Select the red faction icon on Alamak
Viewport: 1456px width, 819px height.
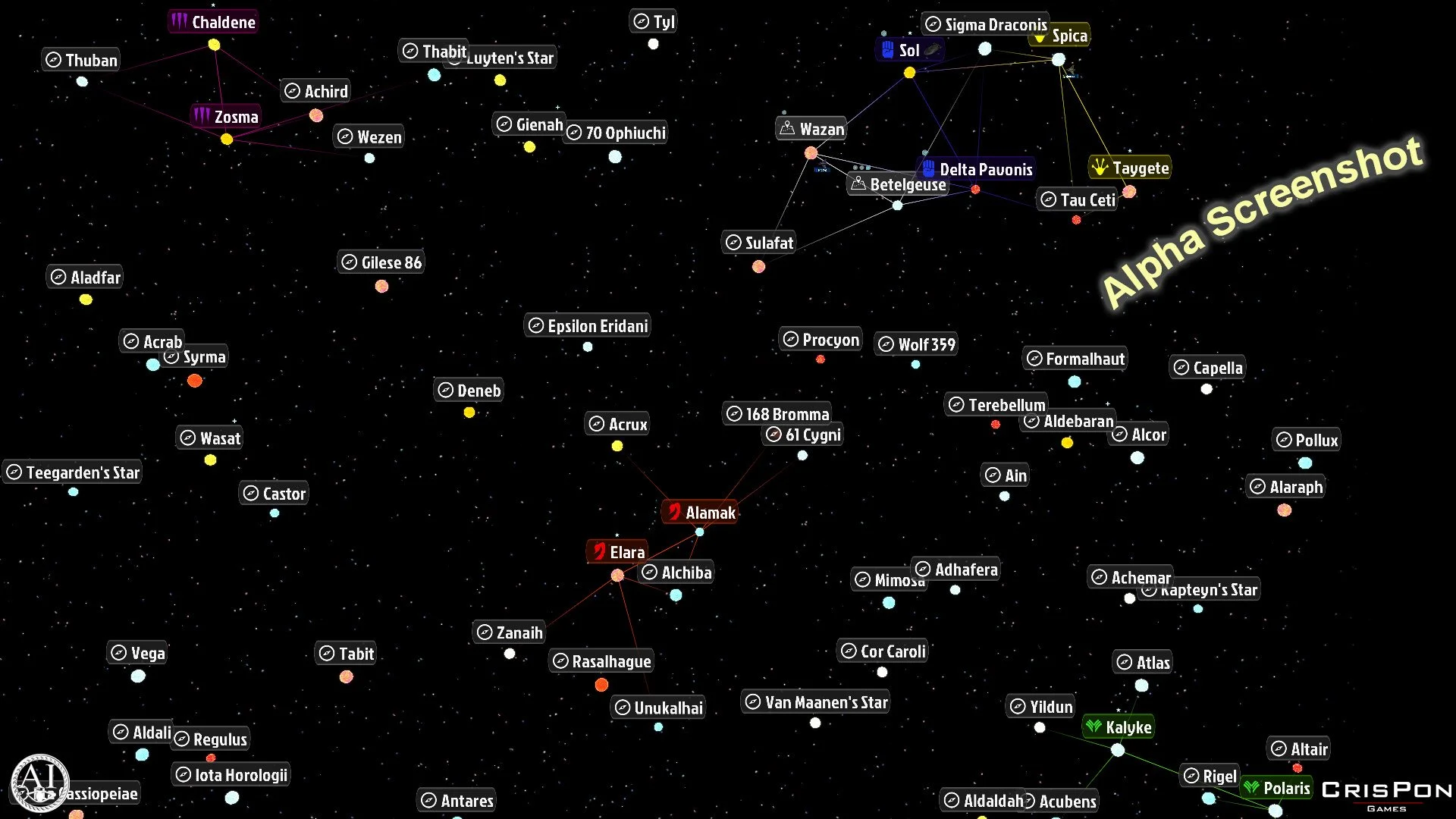coord(675,512)
